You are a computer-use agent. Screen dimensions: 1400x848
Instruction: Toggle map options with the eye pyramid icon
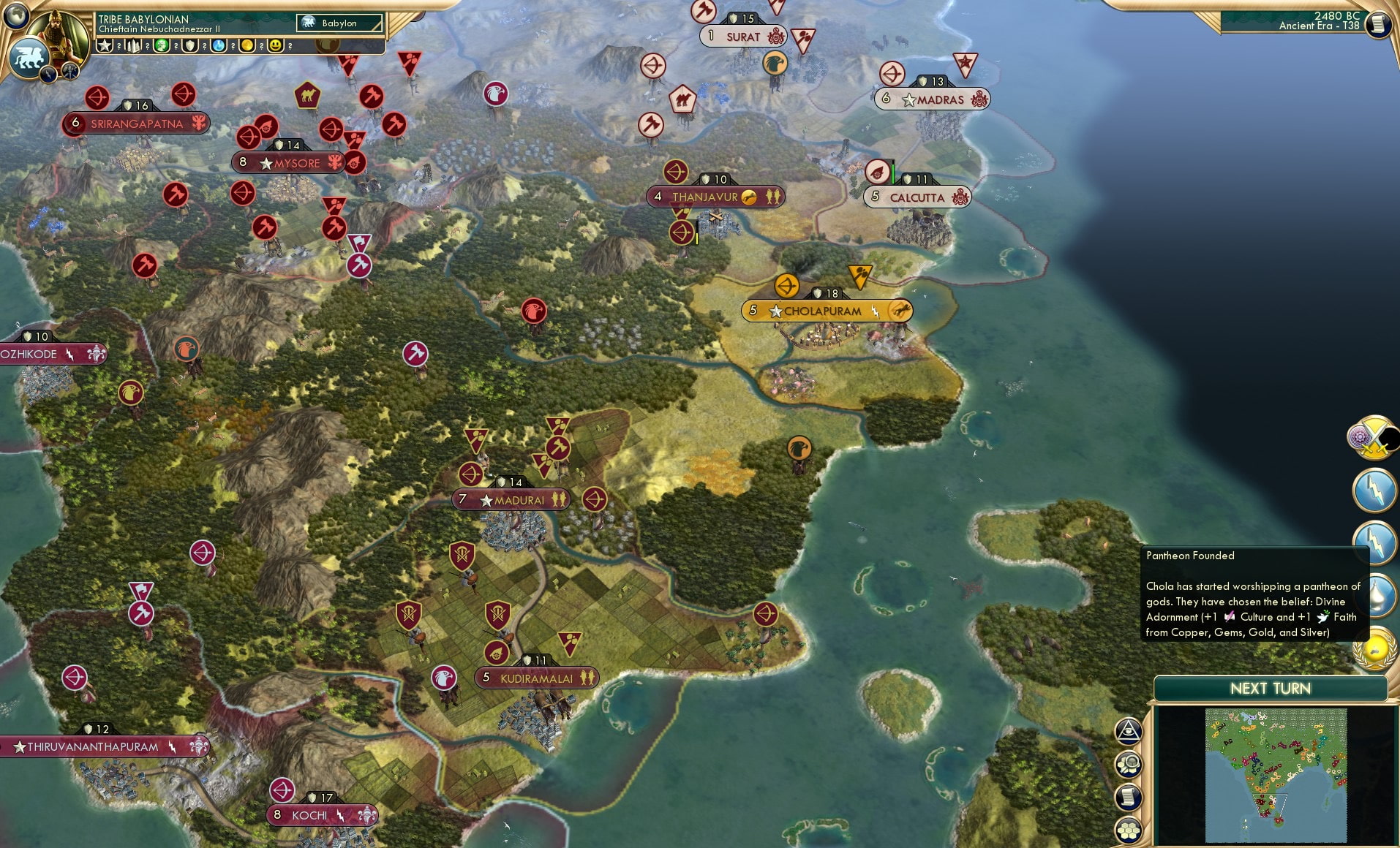pos(1129,730)
